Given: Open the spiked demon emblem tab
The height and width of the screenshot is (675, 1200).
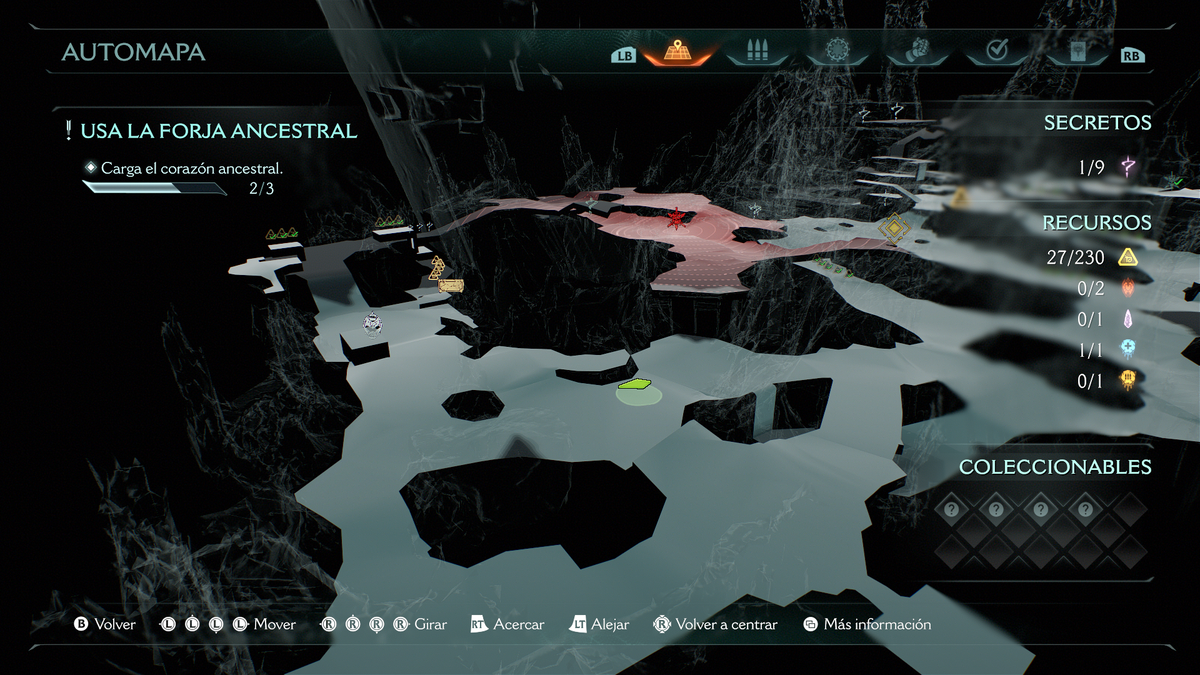Looking at the screenshot, I should 837,51.
